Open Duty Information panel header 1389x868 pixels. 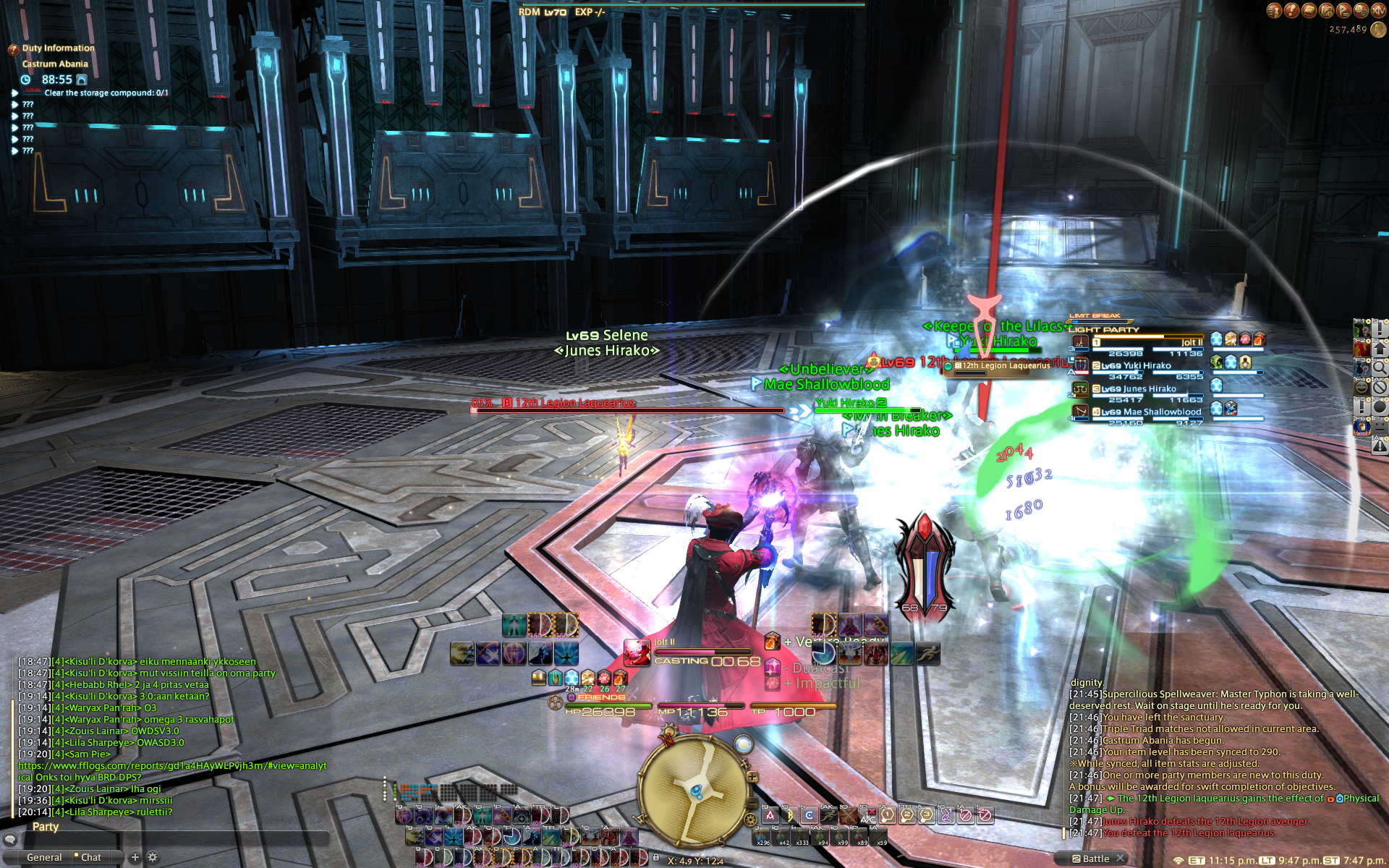(58, 48)
